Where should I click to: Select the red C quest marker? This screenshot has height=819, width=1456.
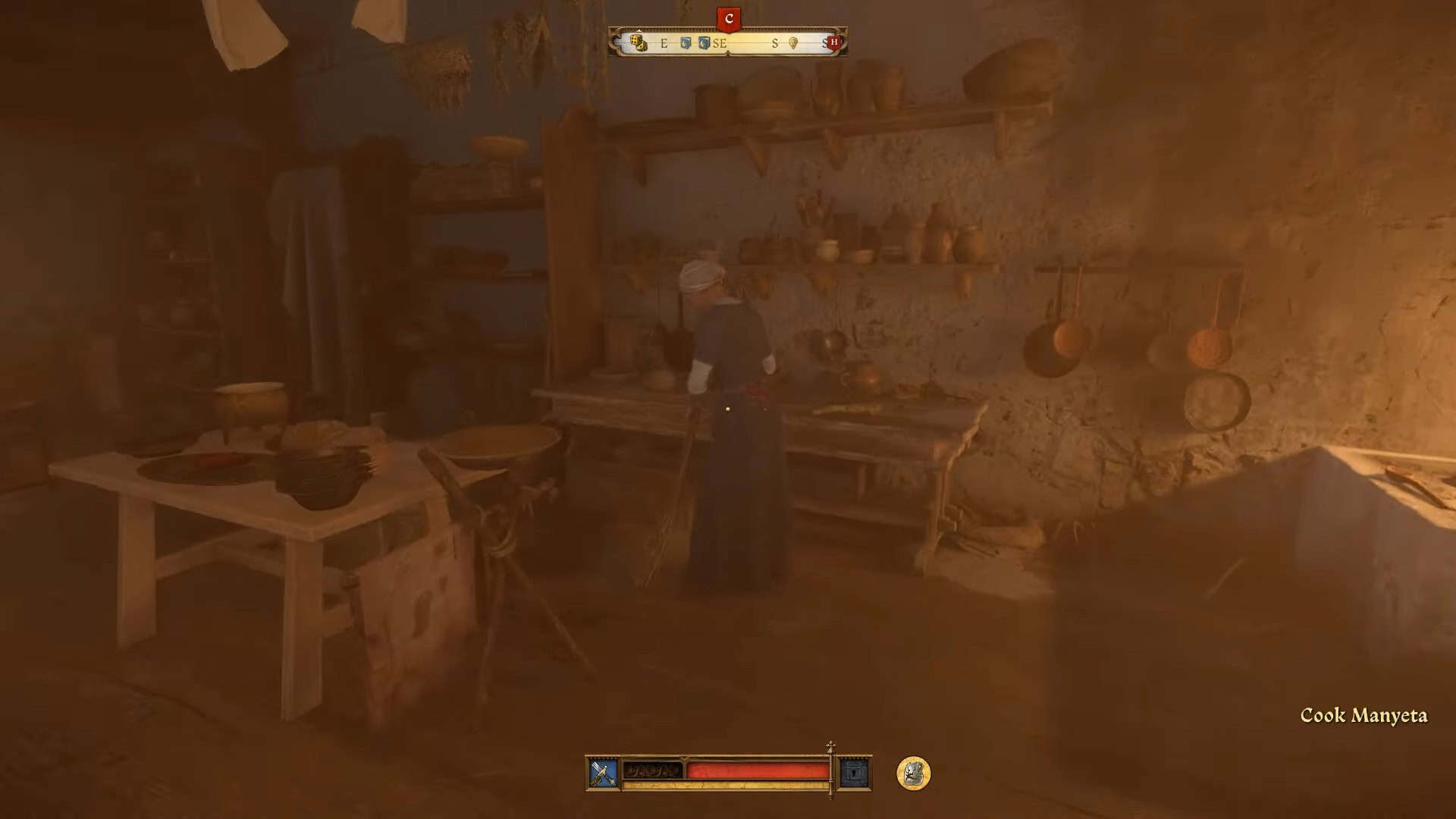[729, 19]
